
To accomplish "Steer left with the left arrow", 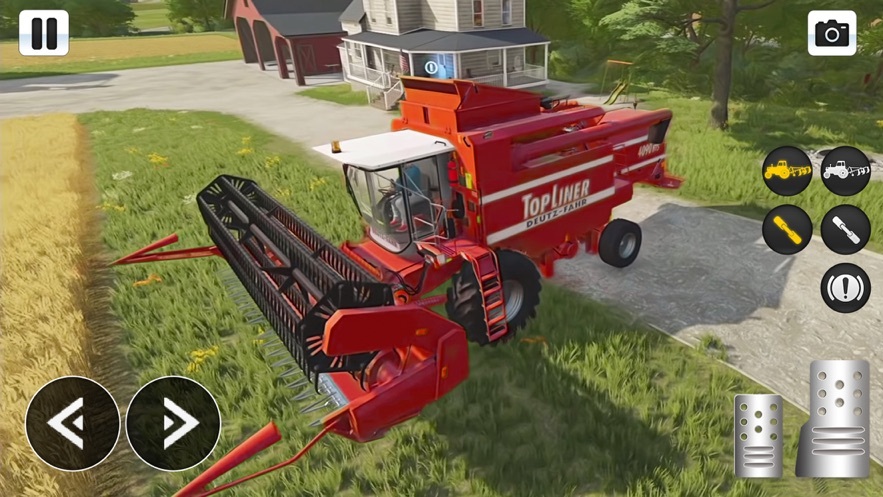I will click(x=72, y=424).
